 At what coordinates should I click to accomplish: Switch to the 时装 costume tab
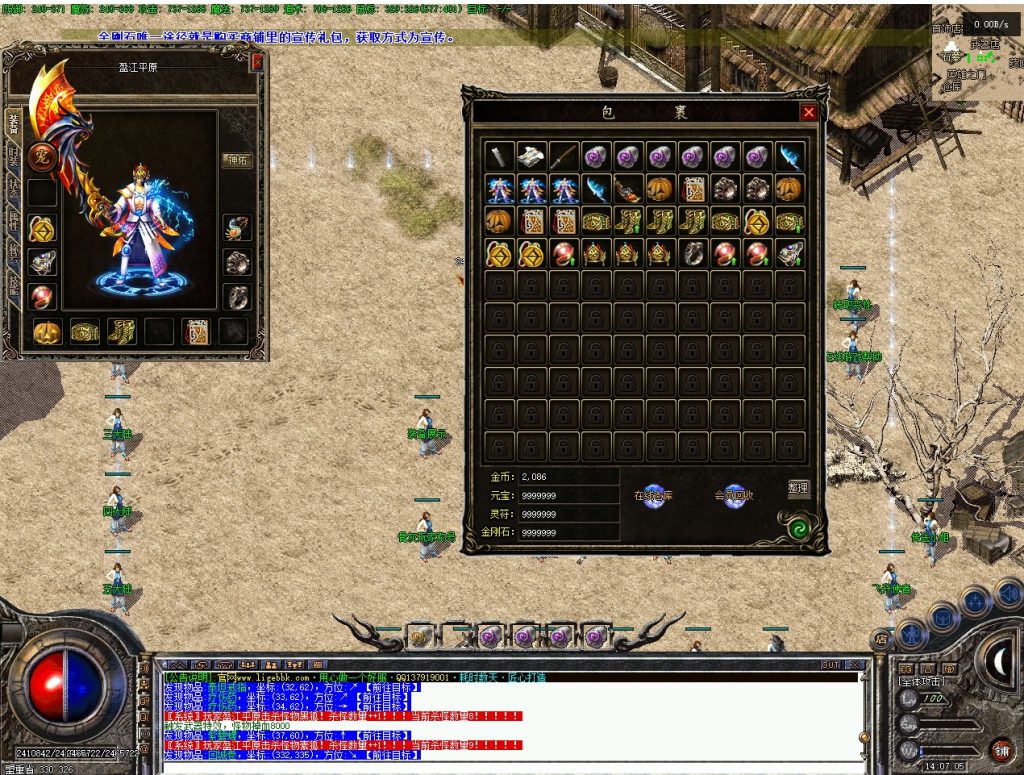[13, 154]
